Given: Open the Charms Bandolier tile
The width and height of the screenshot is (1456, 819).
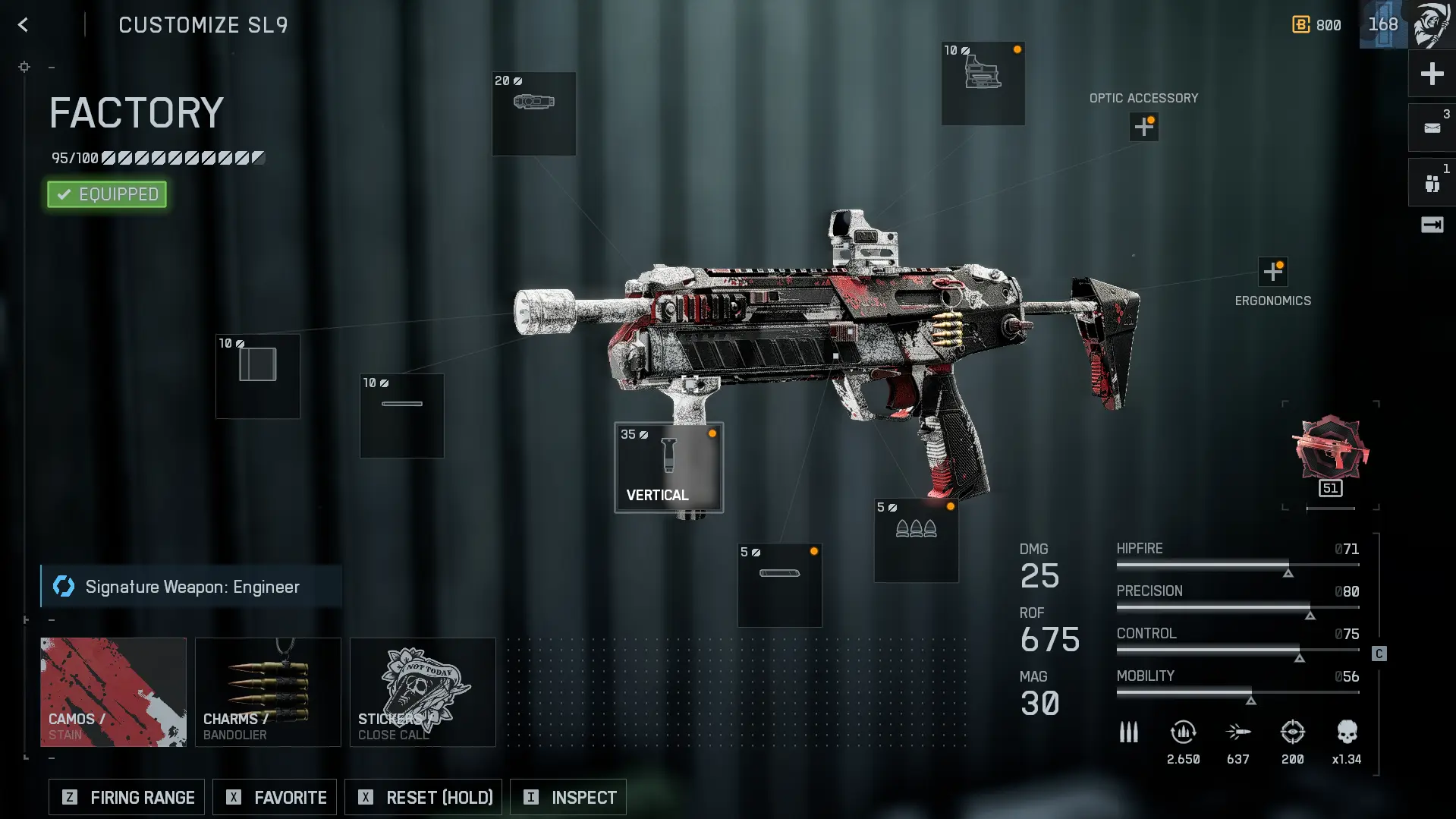Looking at the screenshot, I should pos(268,691).
